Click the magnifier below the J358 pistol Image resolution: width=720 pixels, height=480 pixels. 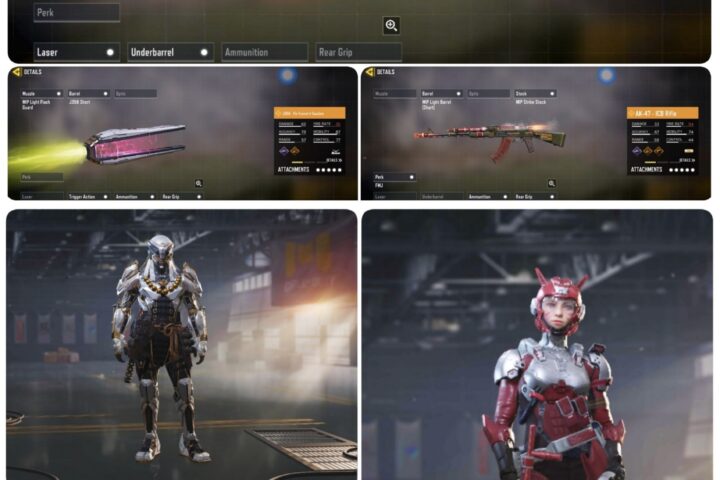coord(199,183)
